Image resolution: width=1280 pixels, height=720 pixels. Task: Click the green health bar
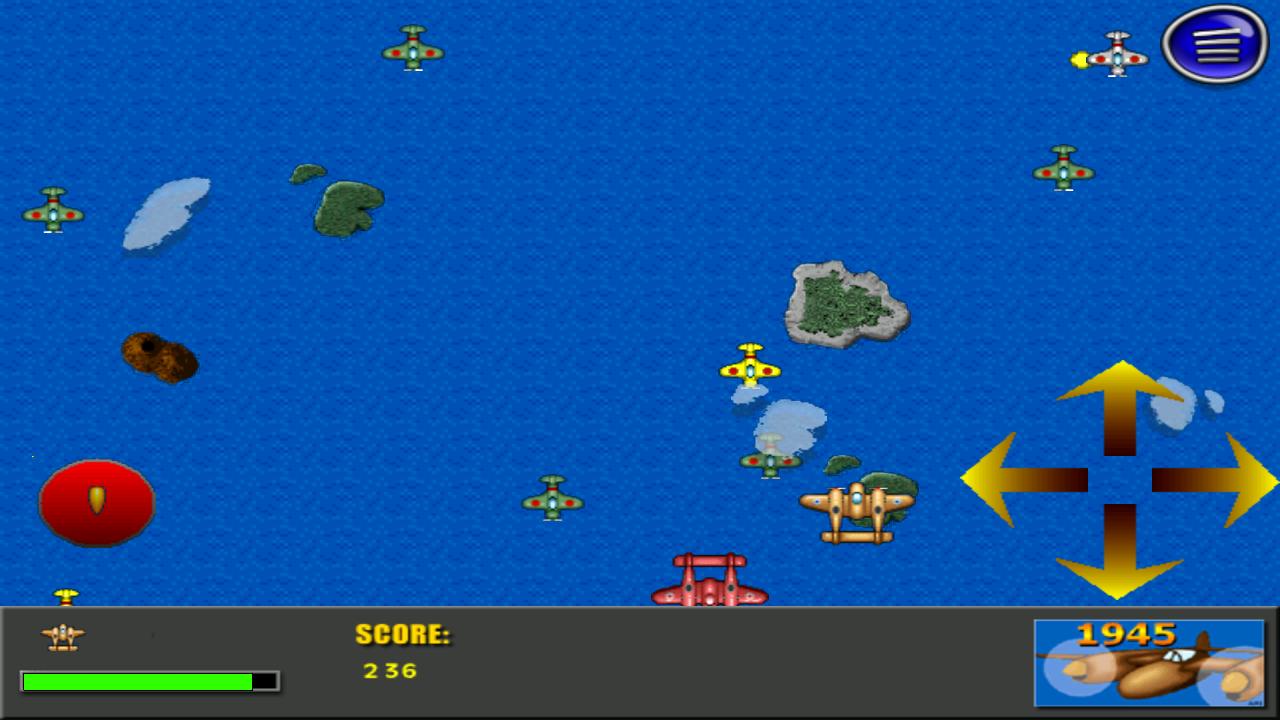point(140,681)
